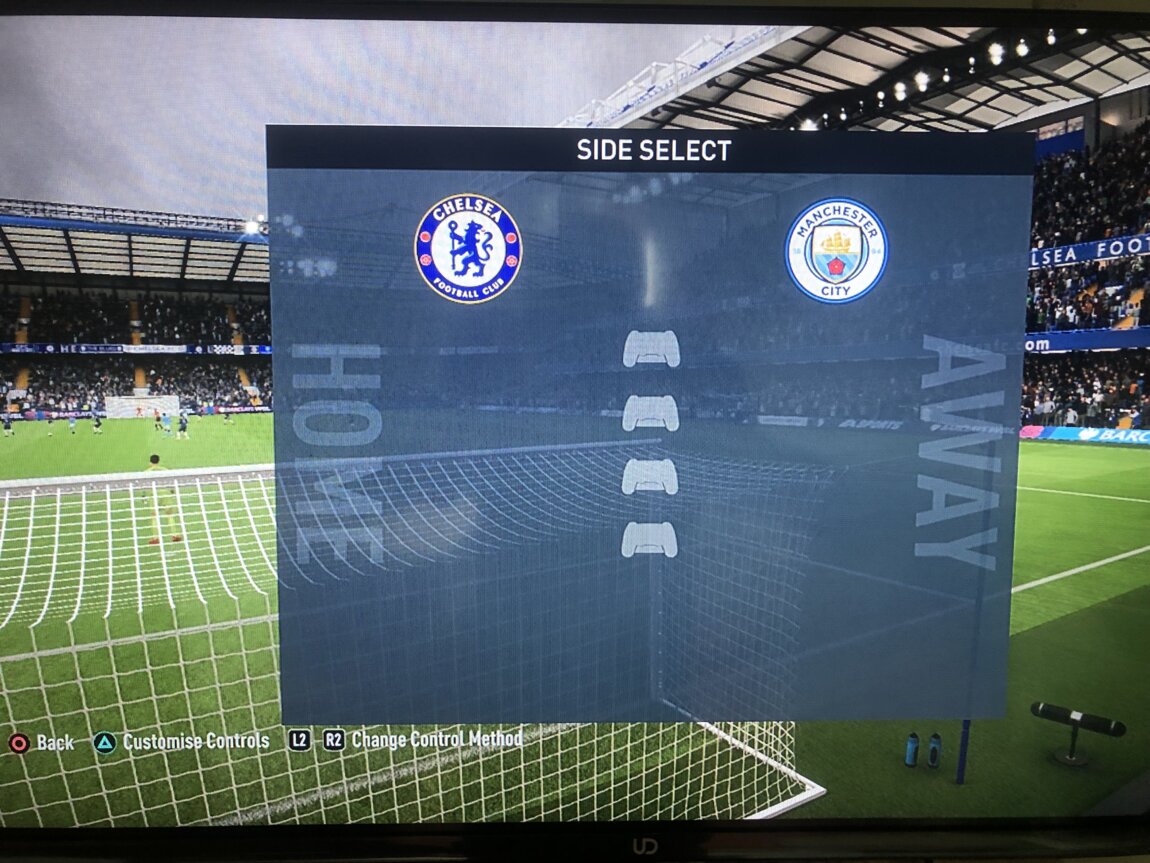
Task: Pick the HOME side label
Action: (x=337, y=452)
